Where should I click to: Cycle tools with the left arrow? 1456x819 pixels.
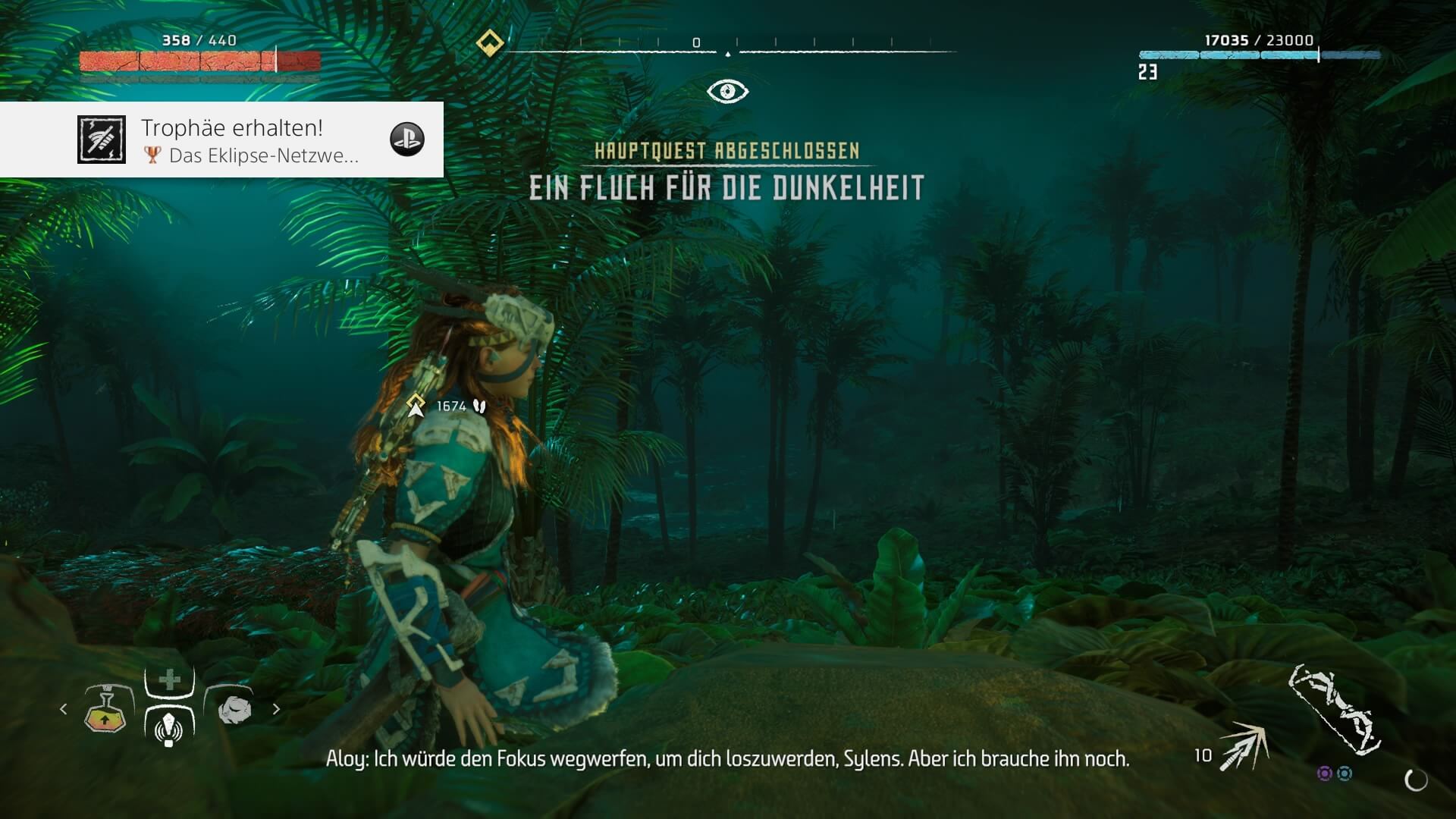point(64,709)
